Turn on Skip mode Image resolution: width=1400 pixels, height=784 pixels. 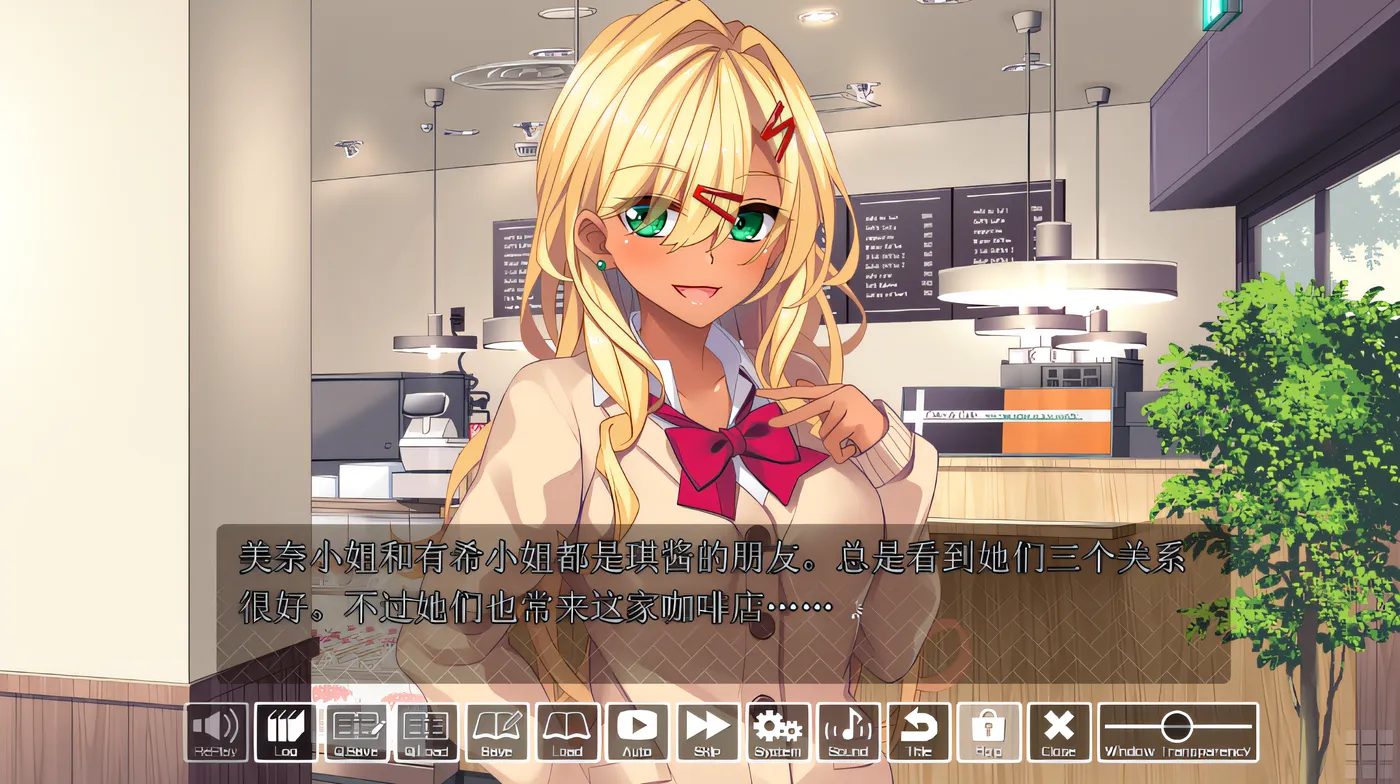tap(708, 734)
